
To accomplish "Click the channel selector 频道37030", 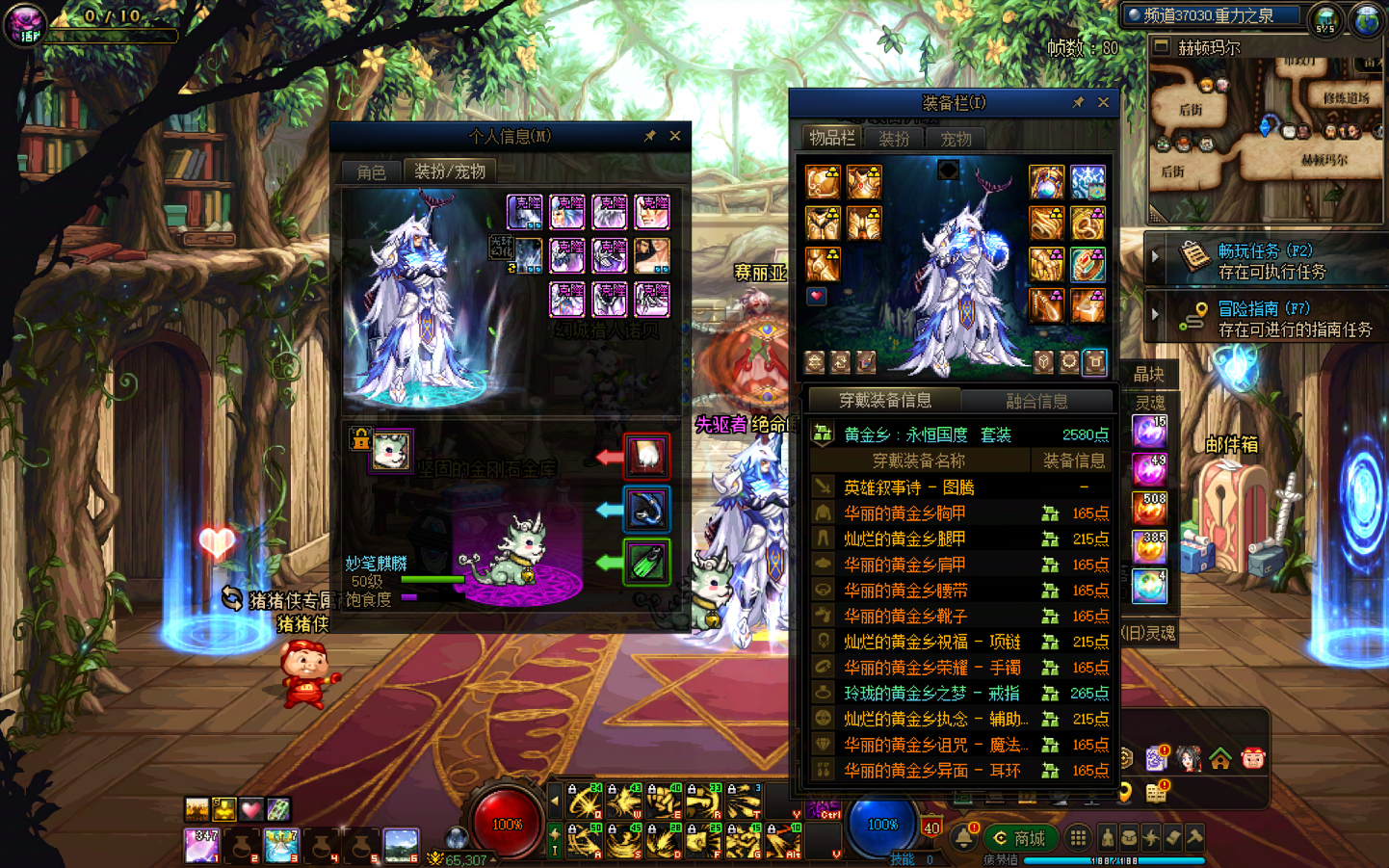I will point(1212,15).
